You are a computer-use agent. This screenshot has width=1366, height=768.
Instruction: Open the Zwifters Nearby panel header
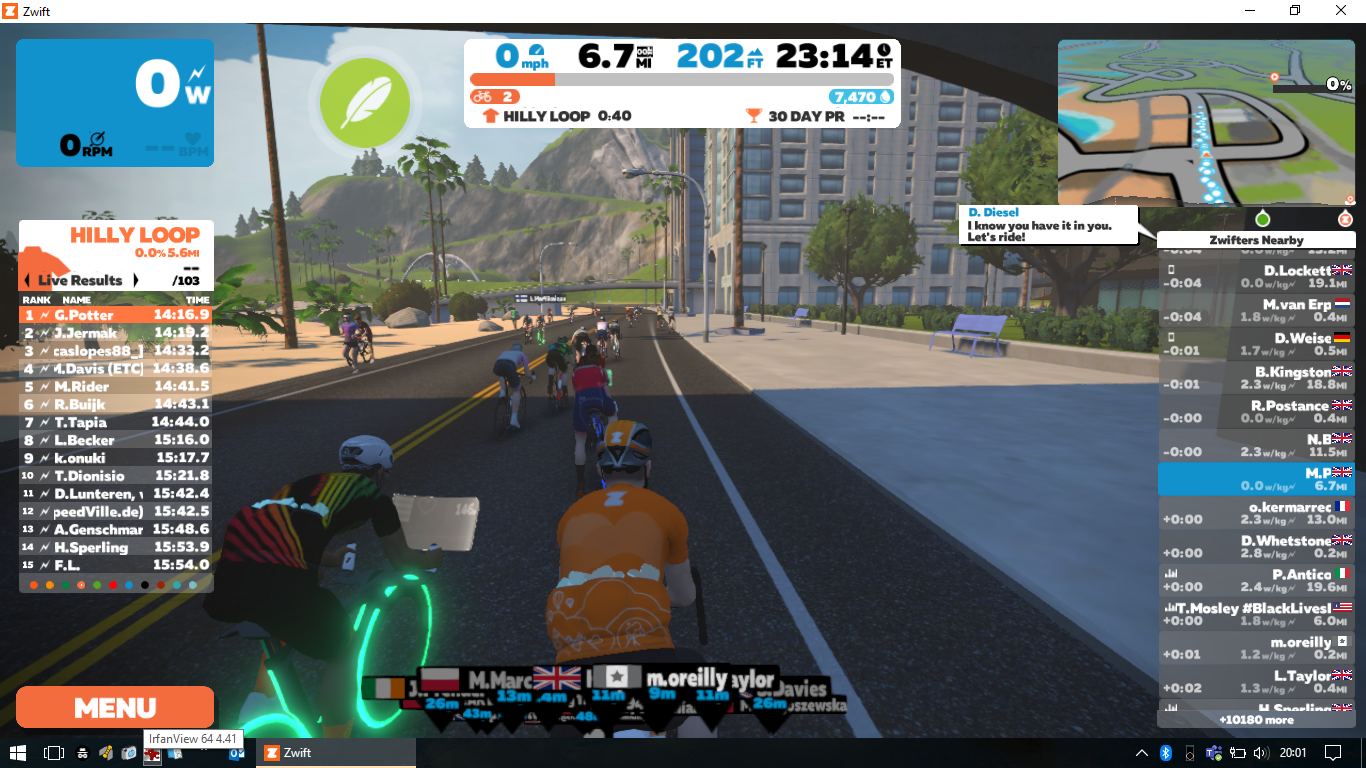tap(1256, 239)
